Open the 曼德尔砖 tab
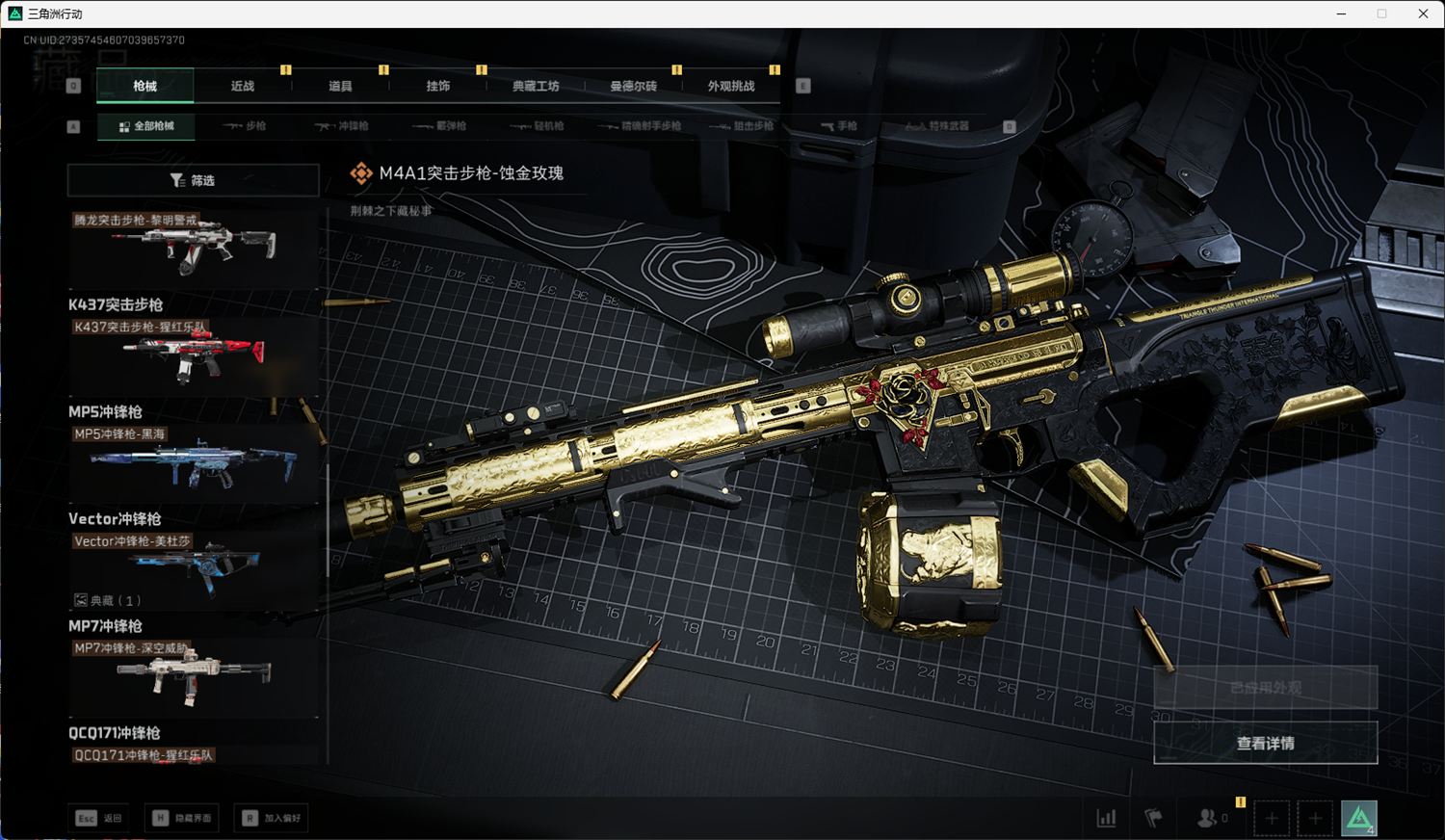 pos(633,86)
